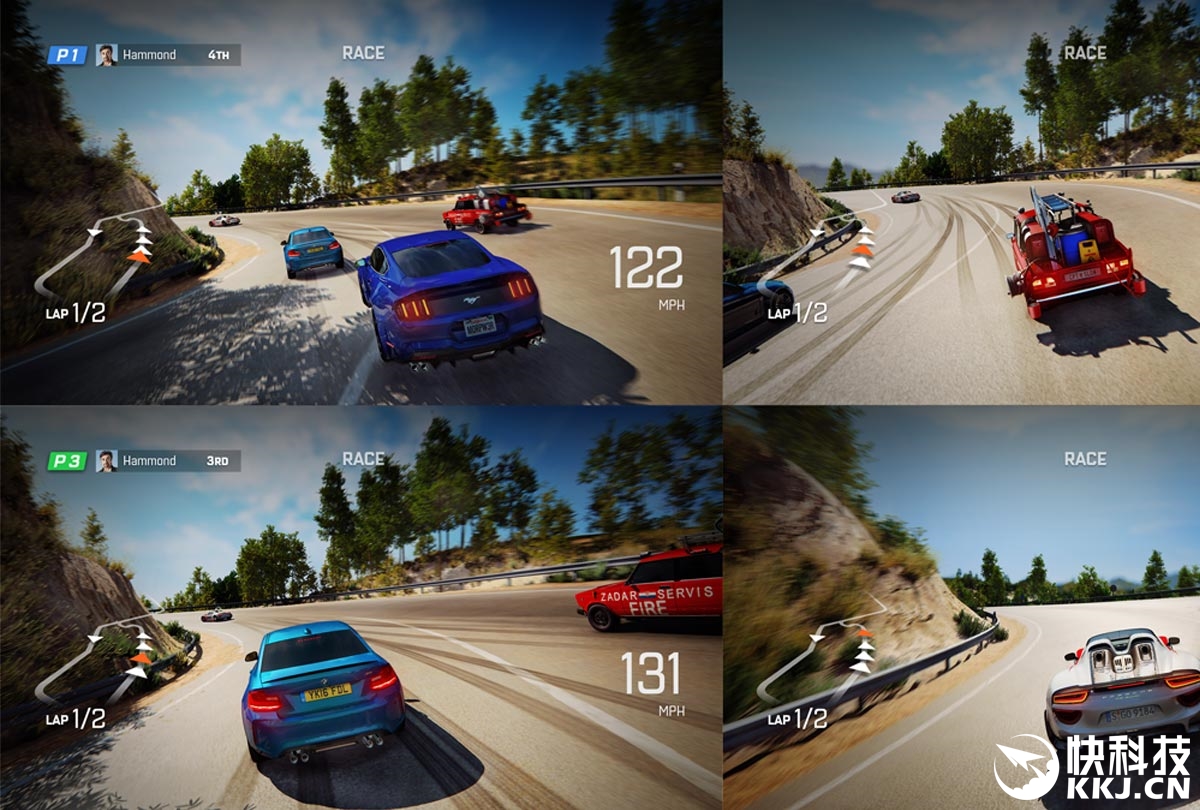Click the green P3 player badge
This screenshot has width=1200, height=810.
click(x=68, y=461)
